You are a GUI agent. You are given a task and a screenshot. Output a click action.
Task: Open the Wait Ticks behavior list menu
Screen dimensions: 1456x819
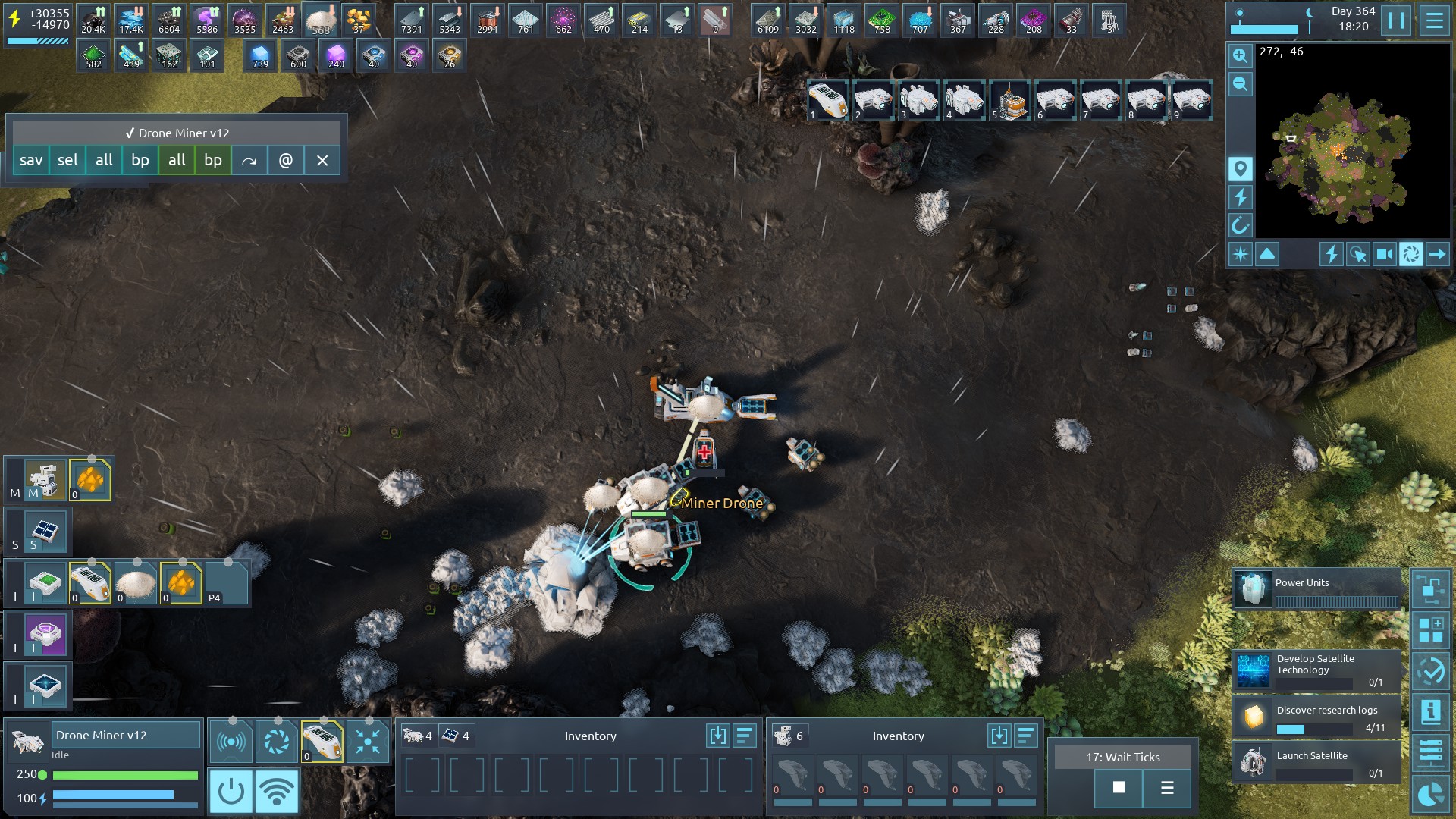pyautogui.click(x=1167, y=788)
